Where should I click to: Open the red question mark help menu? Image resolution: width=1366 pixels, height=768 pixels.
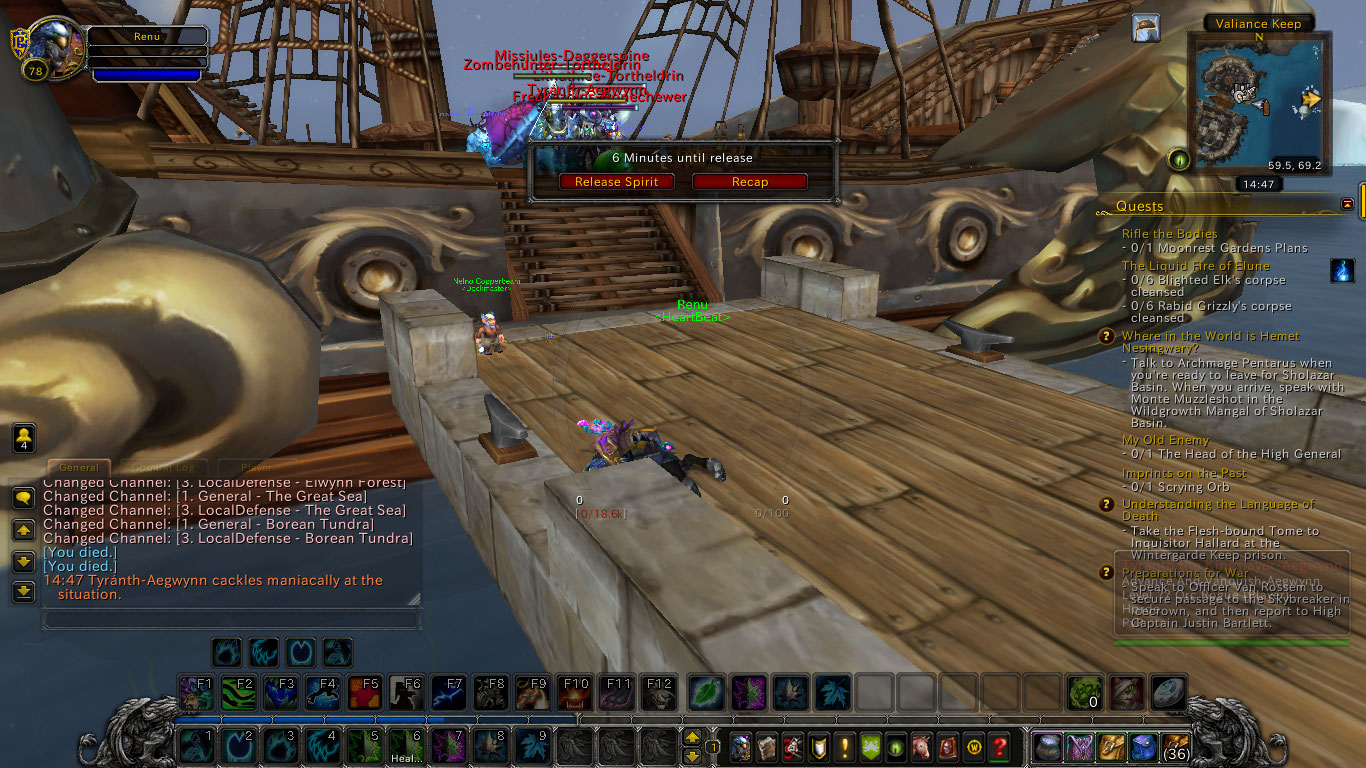pos(998,746)
